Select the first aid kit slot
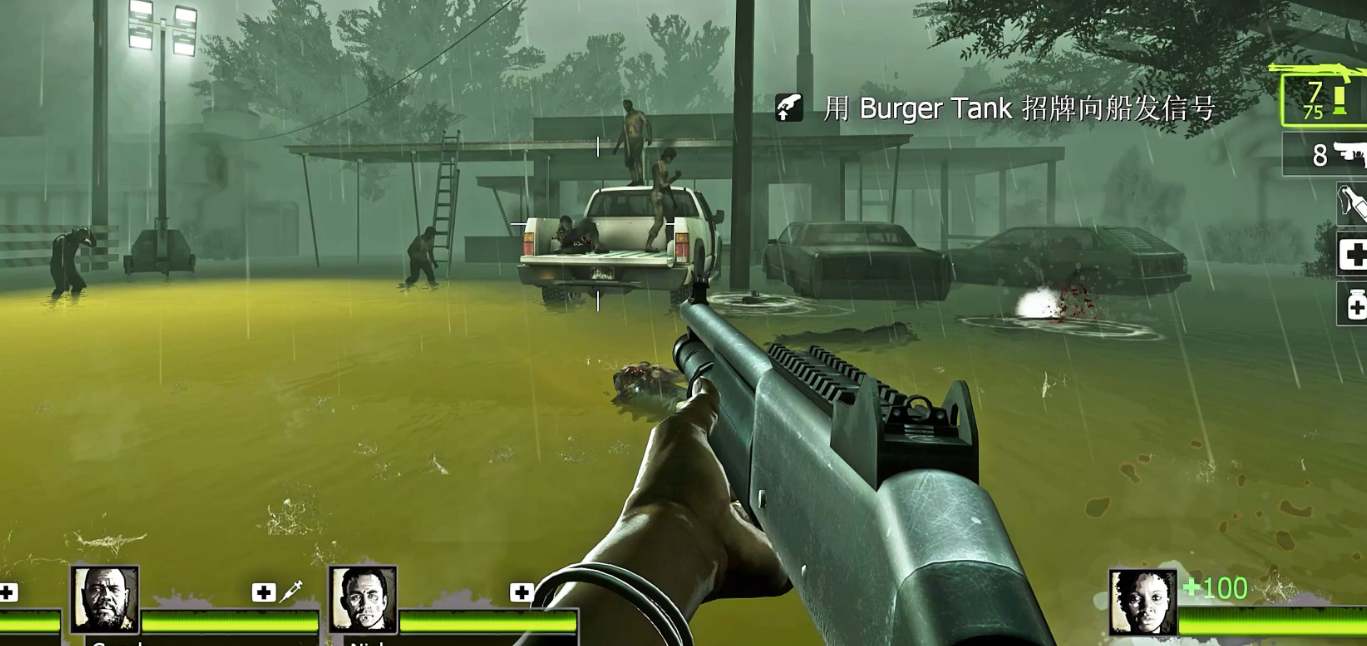 click(1353, 255)
